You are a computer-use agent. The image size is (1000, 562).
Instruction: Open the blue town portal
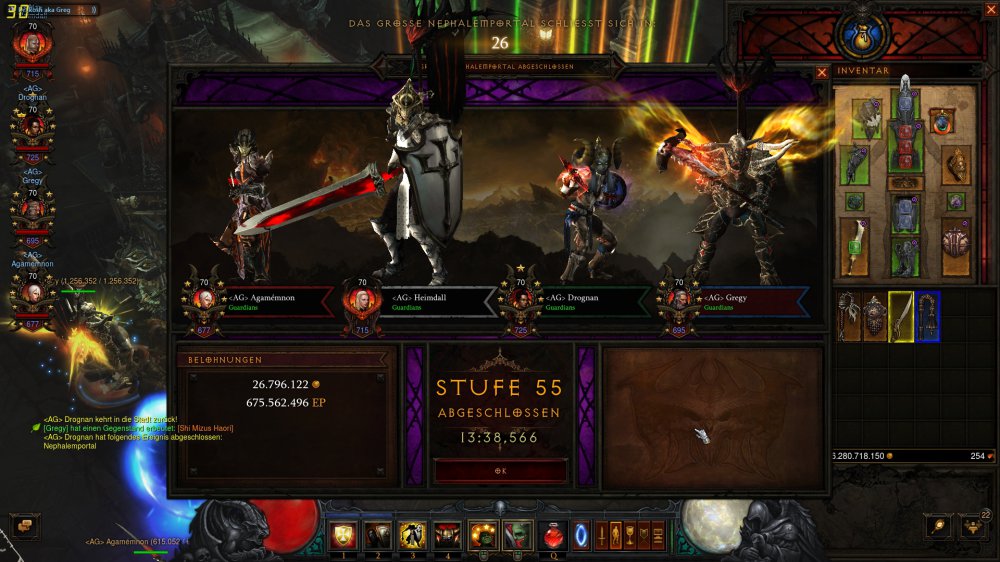(581, 535)
